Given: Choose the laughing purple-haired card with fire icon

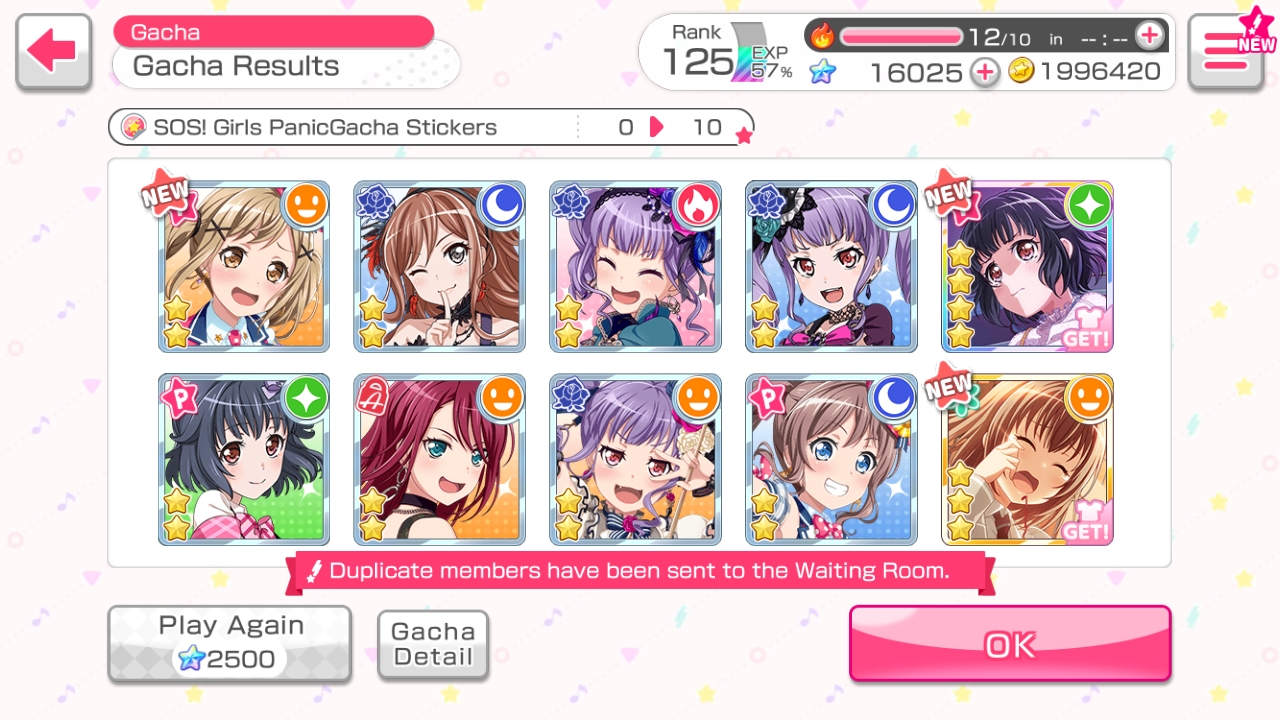Looking at the screenshot, I should pos(635,267).
